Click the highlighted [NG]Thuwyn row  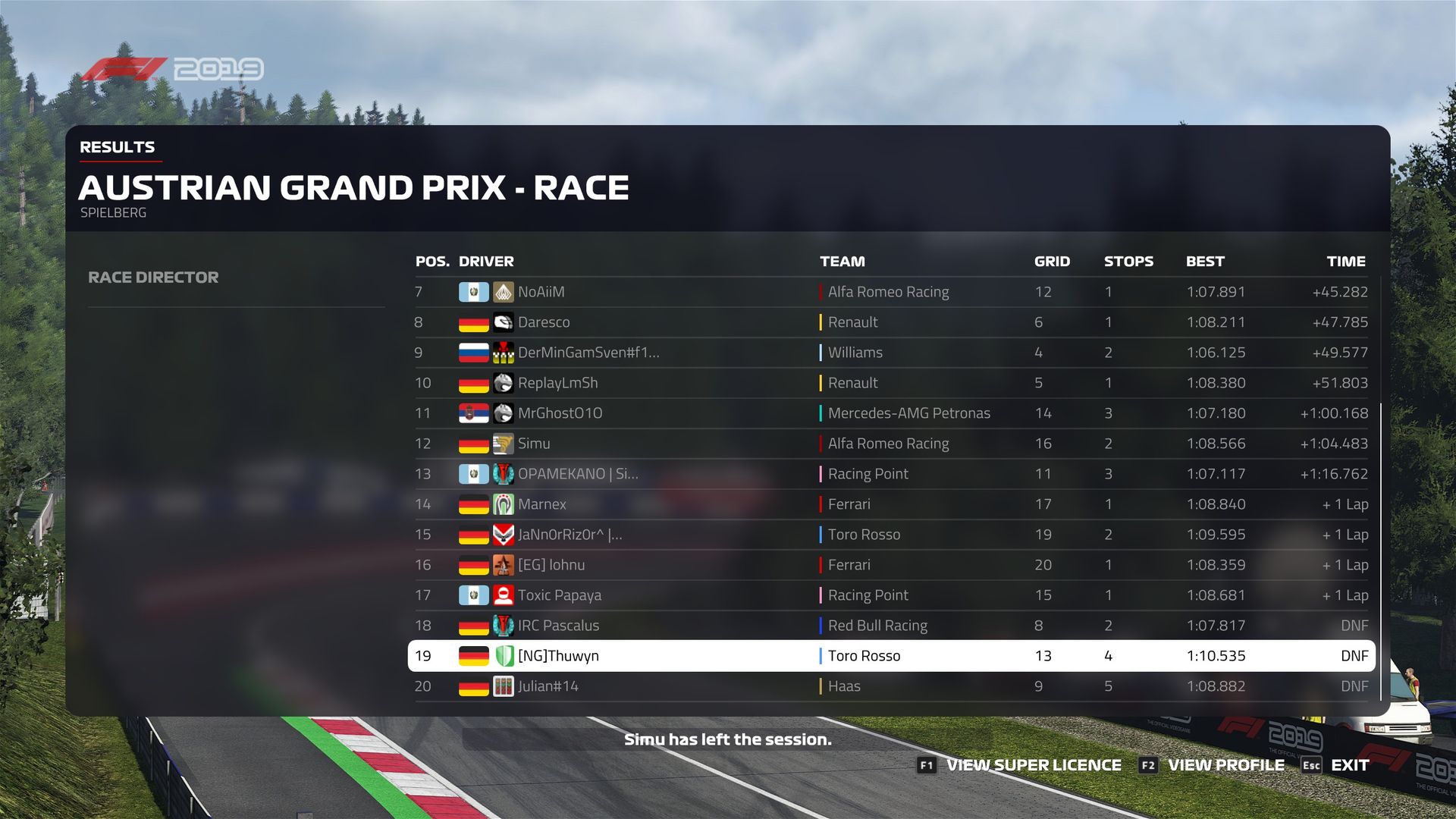891,656
